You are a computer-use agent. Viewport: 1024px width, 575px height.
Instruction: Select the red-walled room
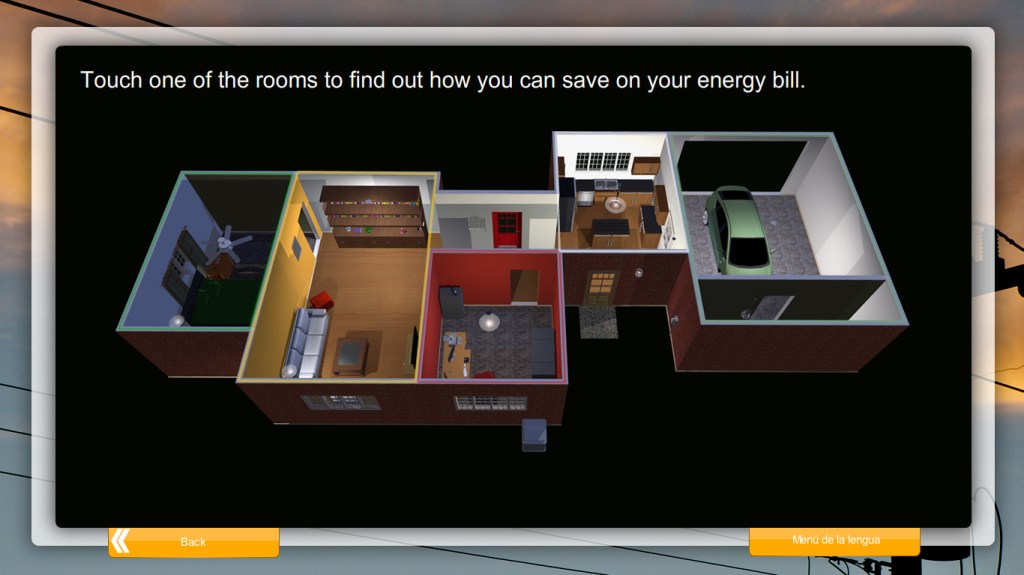point(494,320)
